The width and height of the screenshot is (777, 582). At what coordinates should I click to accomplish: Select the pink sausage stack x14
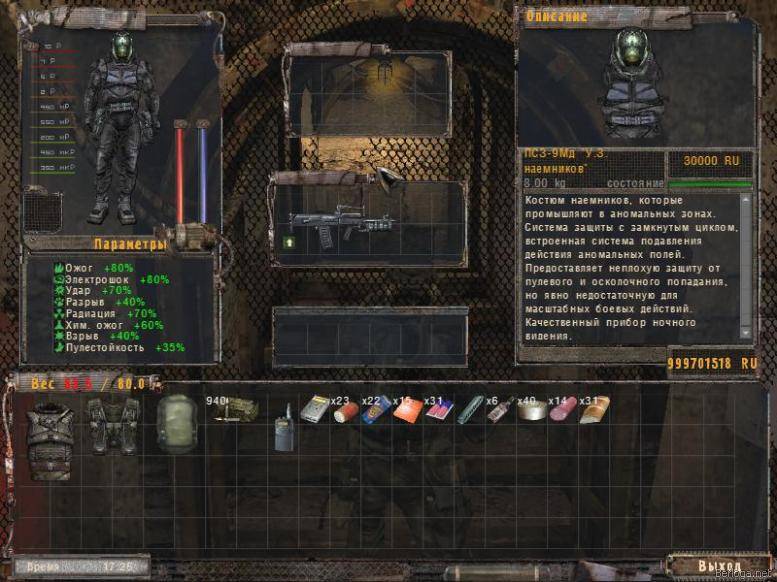[561, 410]
